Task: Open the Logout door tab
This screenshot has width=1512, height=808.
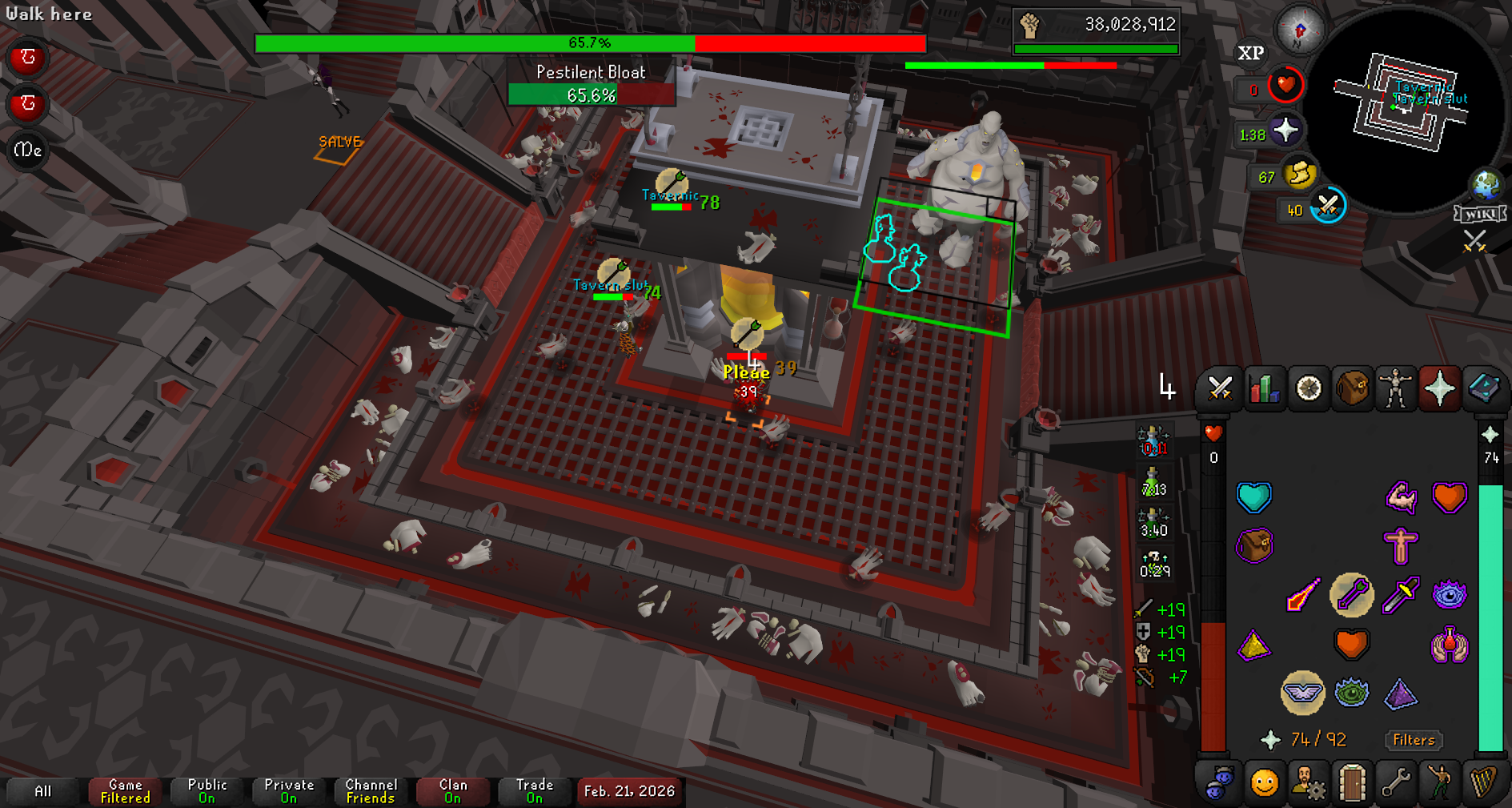Action: click(x=1352, y=782)
